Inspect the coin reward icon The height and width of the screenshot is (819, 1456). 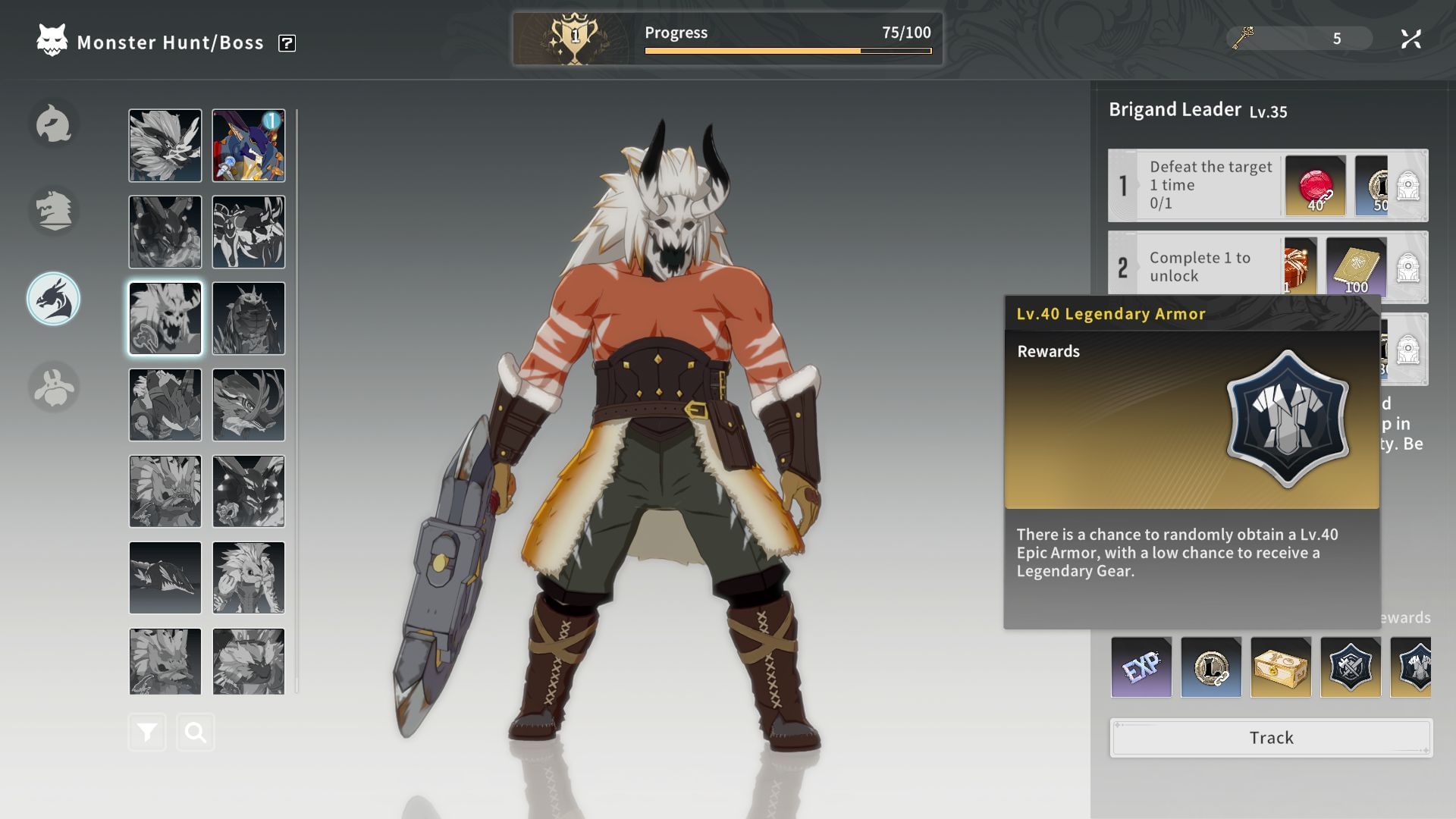coord(1211,667)
